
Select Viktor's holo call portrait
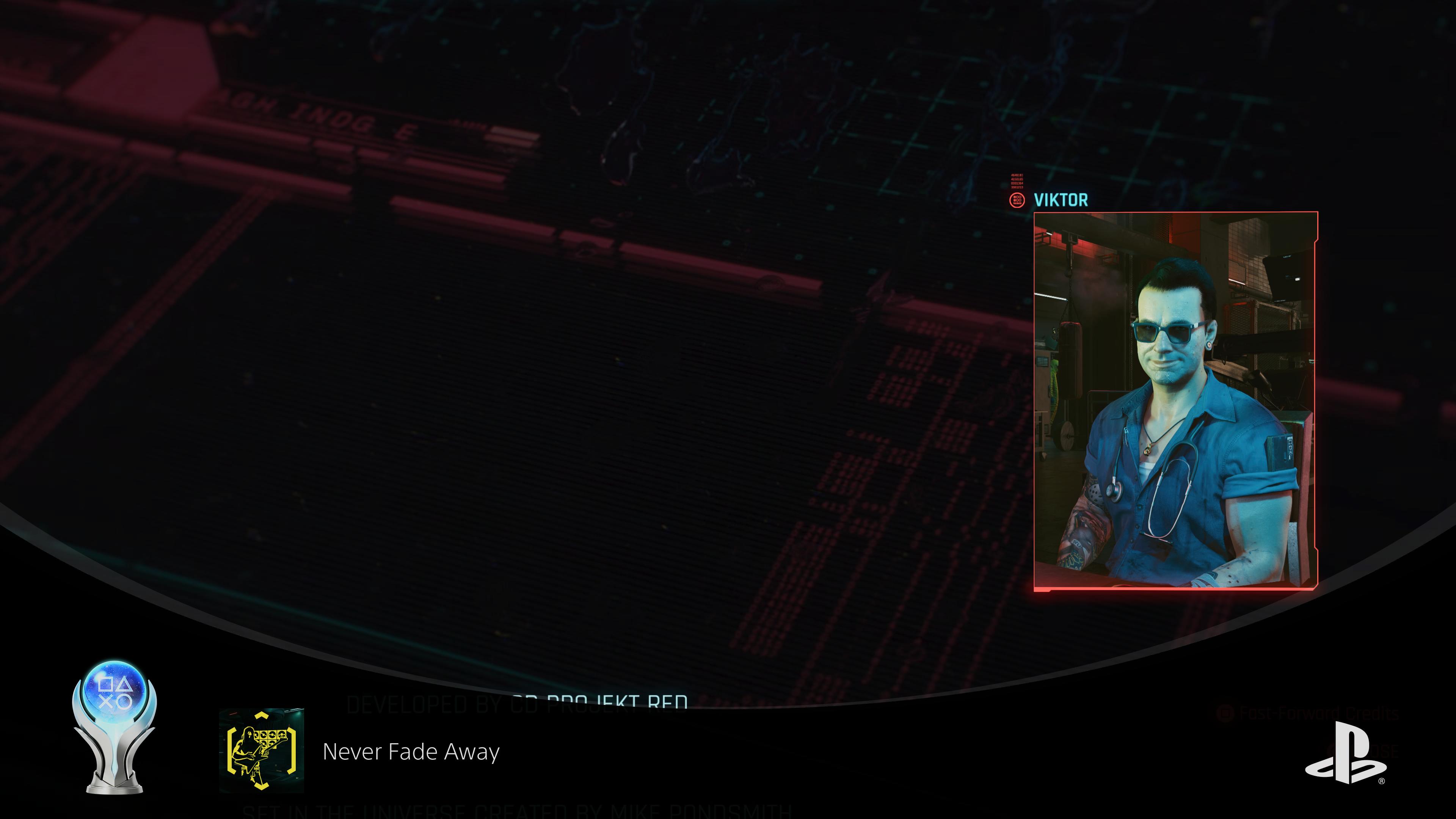(x=1175, y=401)
